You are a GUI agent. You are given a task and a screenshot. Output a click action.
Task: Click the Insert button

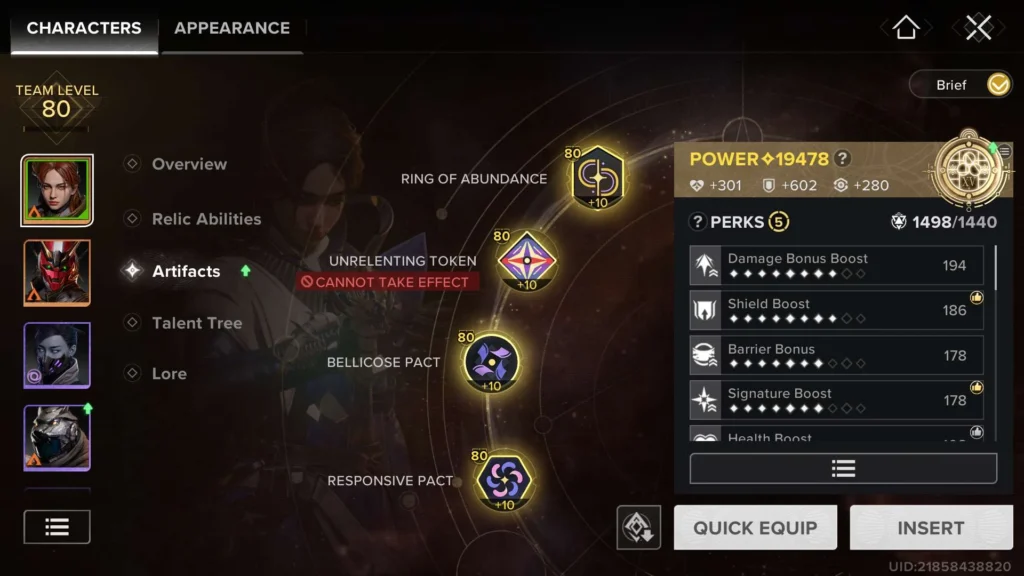[x=930, y=528]
